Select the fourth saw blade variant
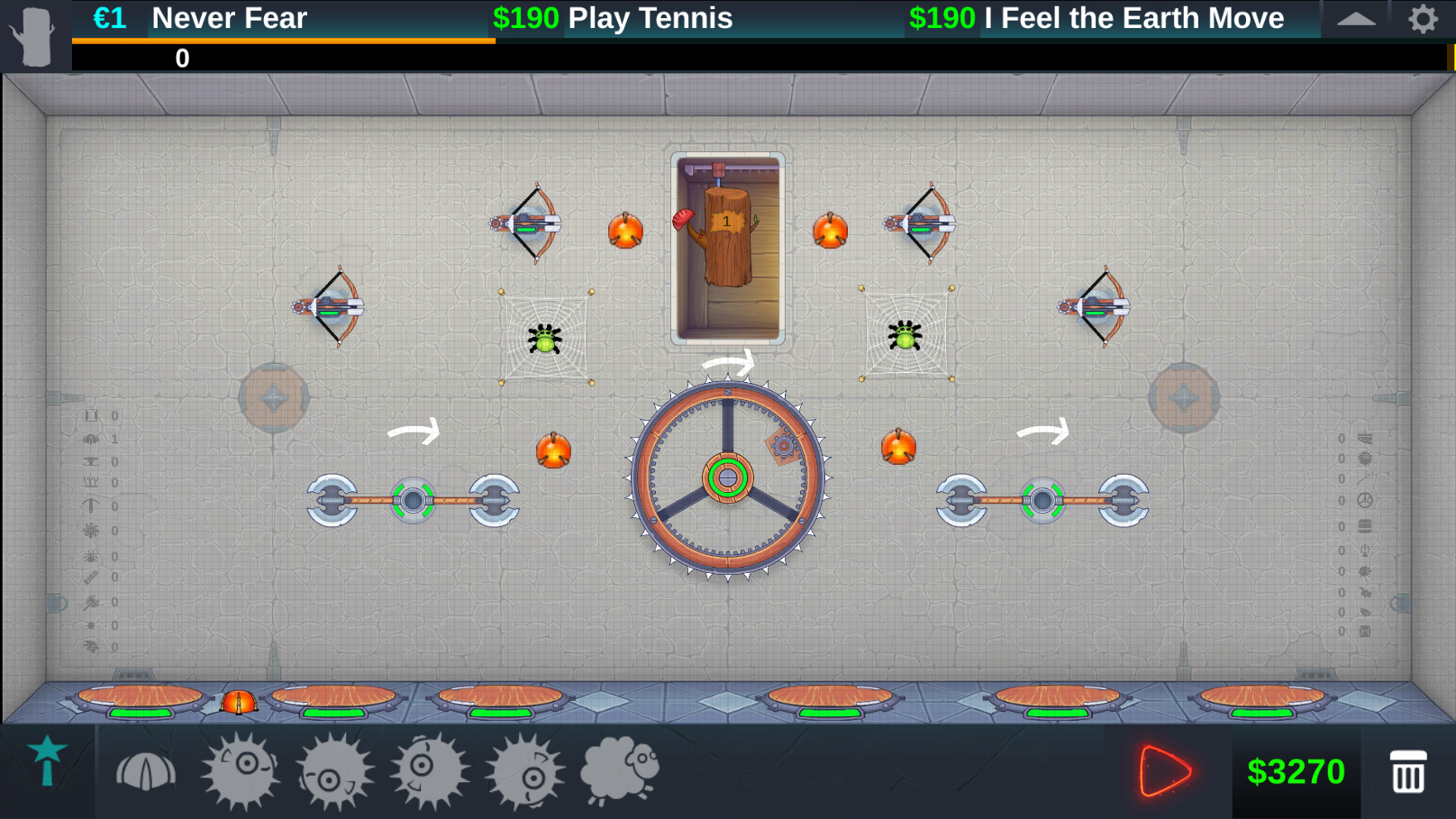 pyautogui.click(x=523, y=770)
